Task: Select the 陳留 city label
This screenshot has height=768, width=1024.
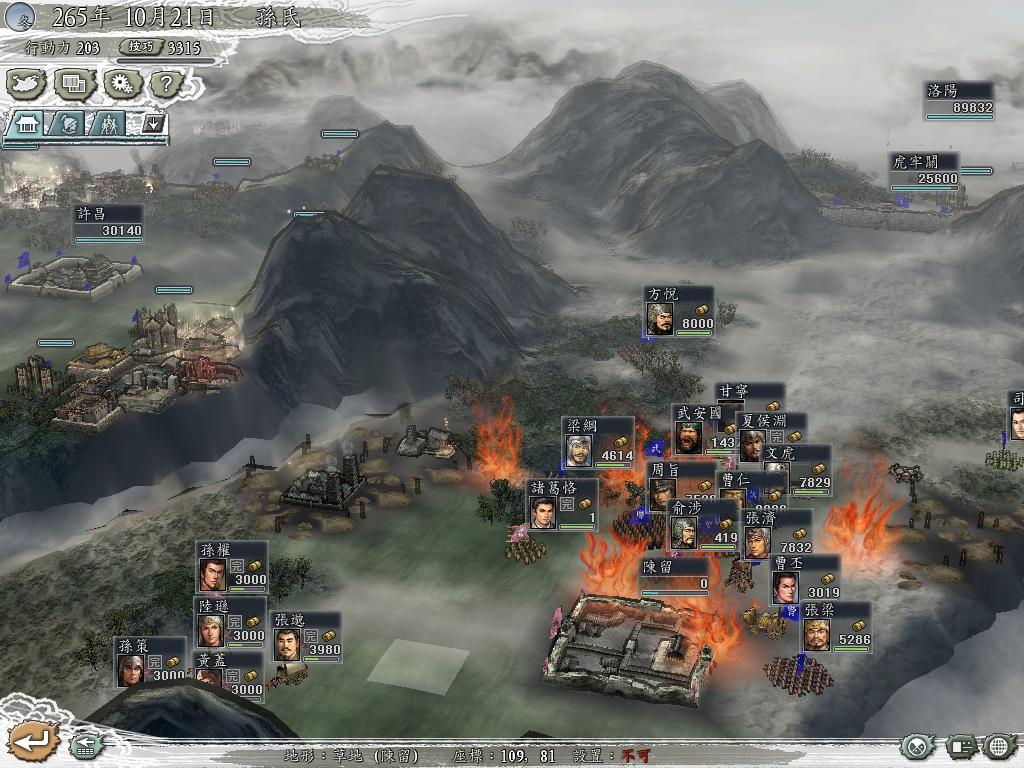Action: point(675,575)
